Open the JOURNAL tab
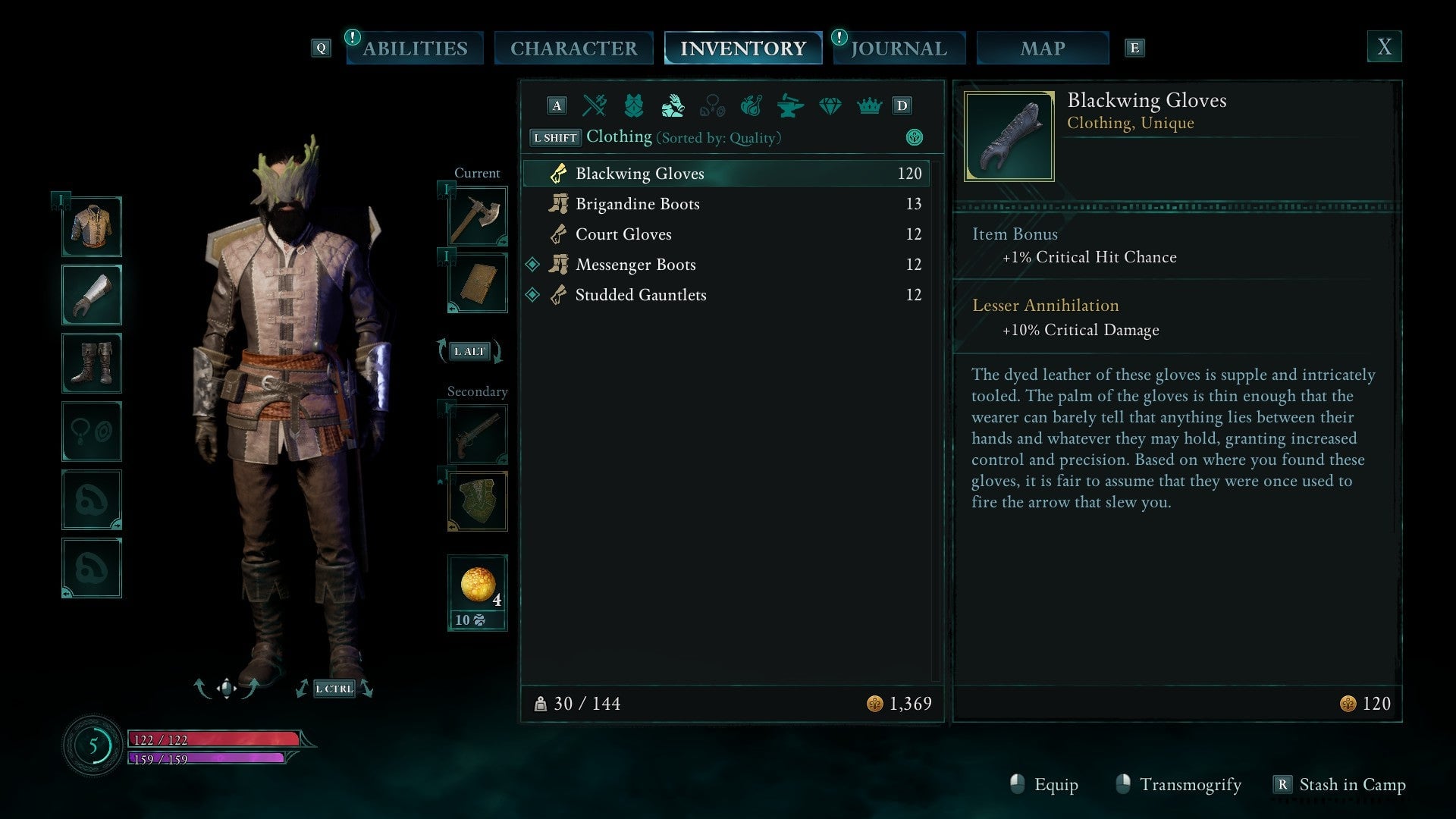 pos(899,47)
